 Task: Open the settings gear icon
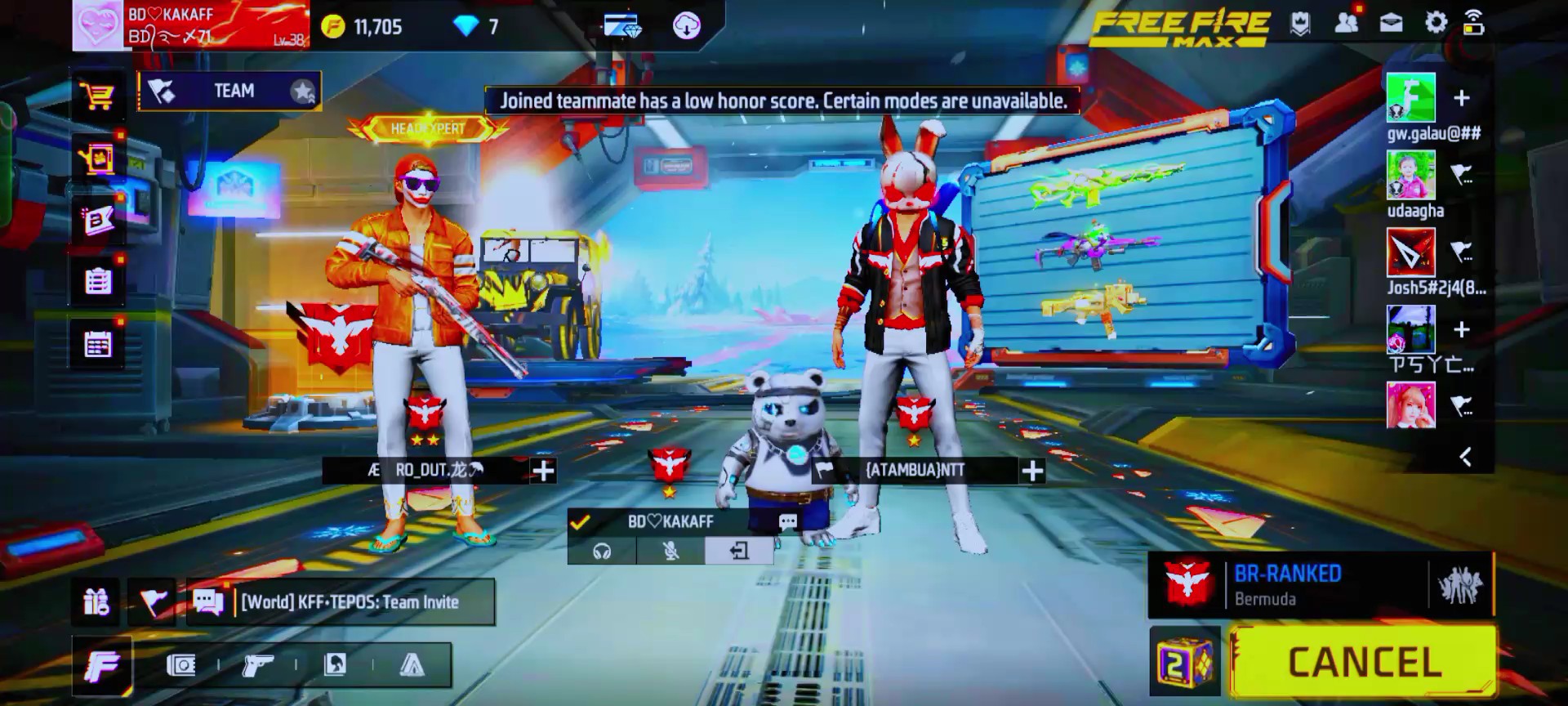1436,23
